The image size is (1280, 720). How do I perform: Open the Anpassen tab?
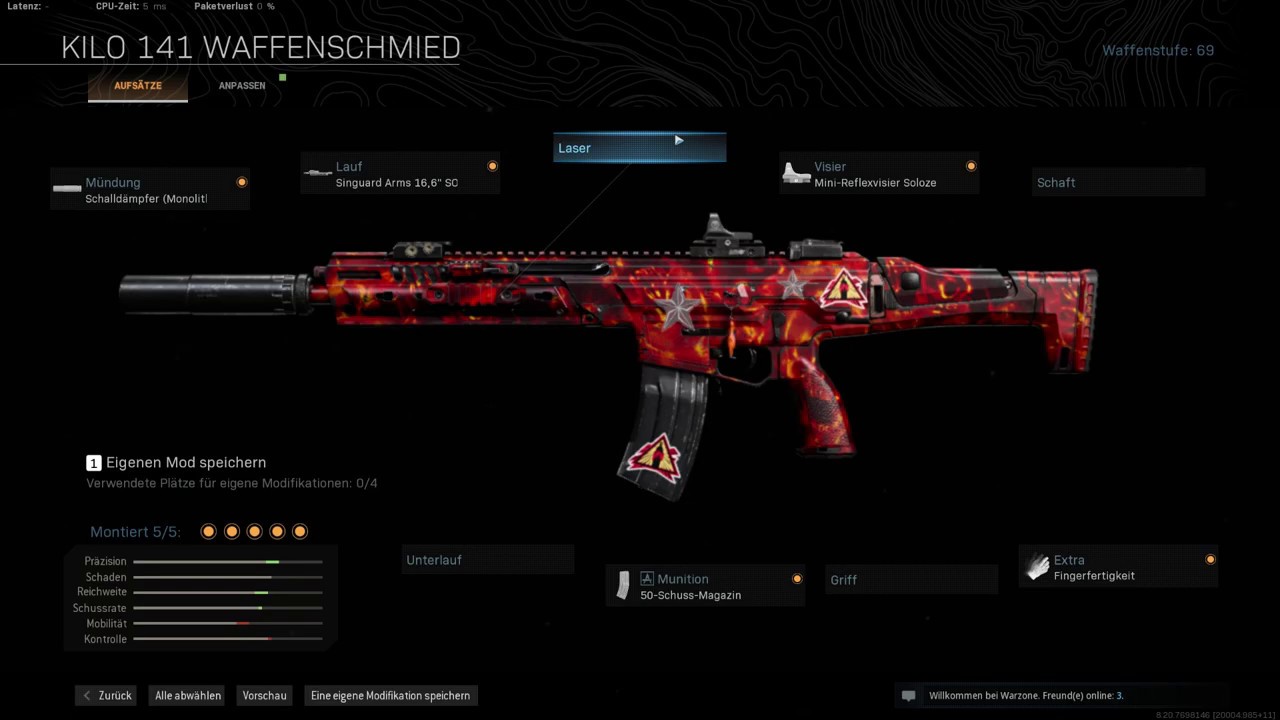point(242,86)
